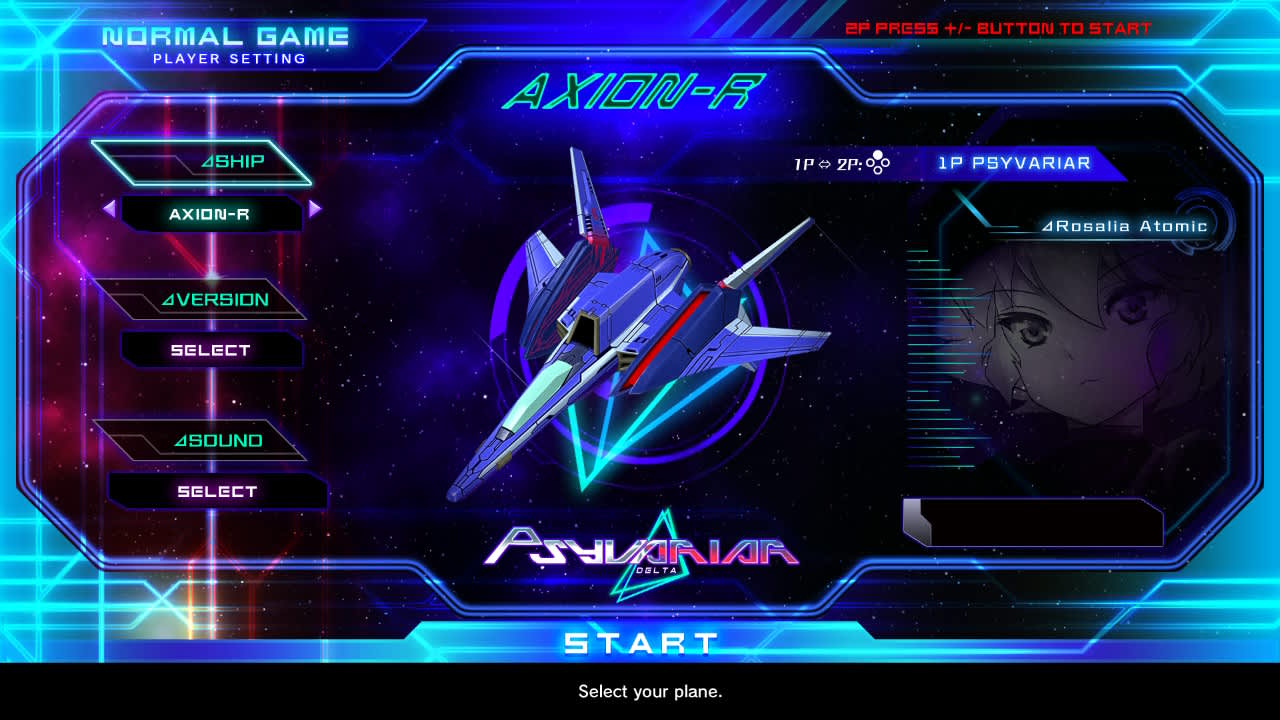Open the VERSION select box
The height and width of the screenshot is (720, 1280).
click(x=212, y=350)
